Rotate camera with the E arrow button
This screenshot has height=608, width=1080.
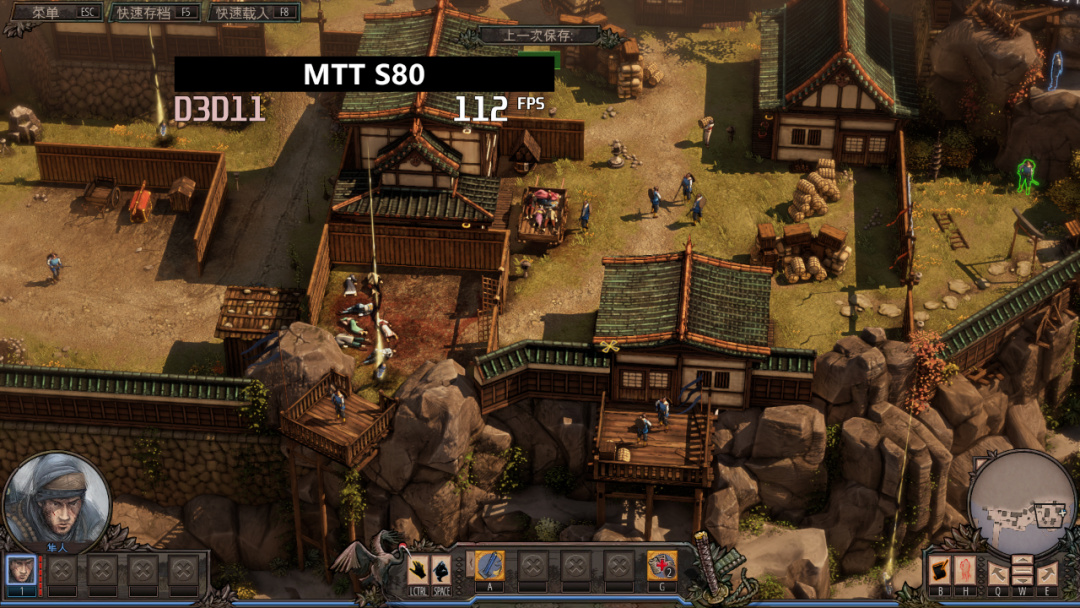click(x=1046, y=573)
